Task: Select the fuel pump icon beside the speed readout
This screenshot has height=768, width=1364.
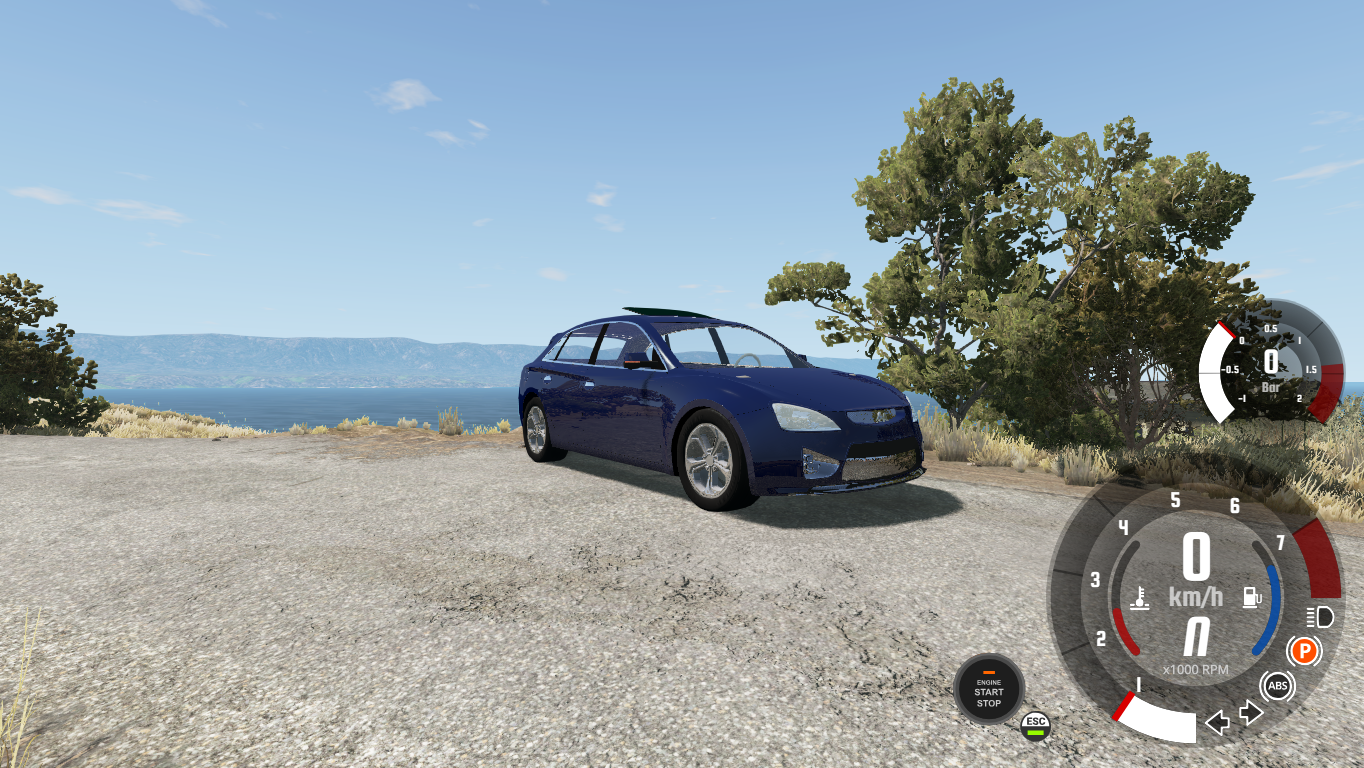Action: tap(1251, 596)
